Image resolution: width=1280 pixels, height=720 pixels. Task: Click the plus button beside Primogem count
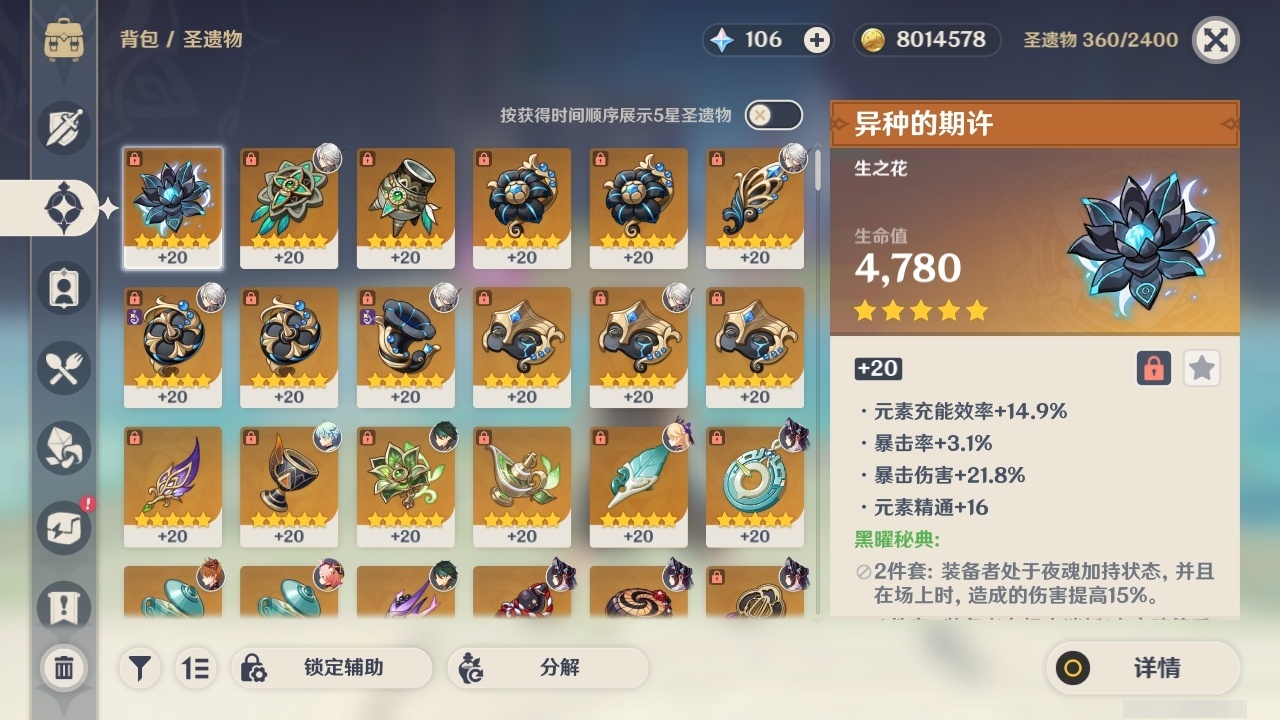coord(818,41)
